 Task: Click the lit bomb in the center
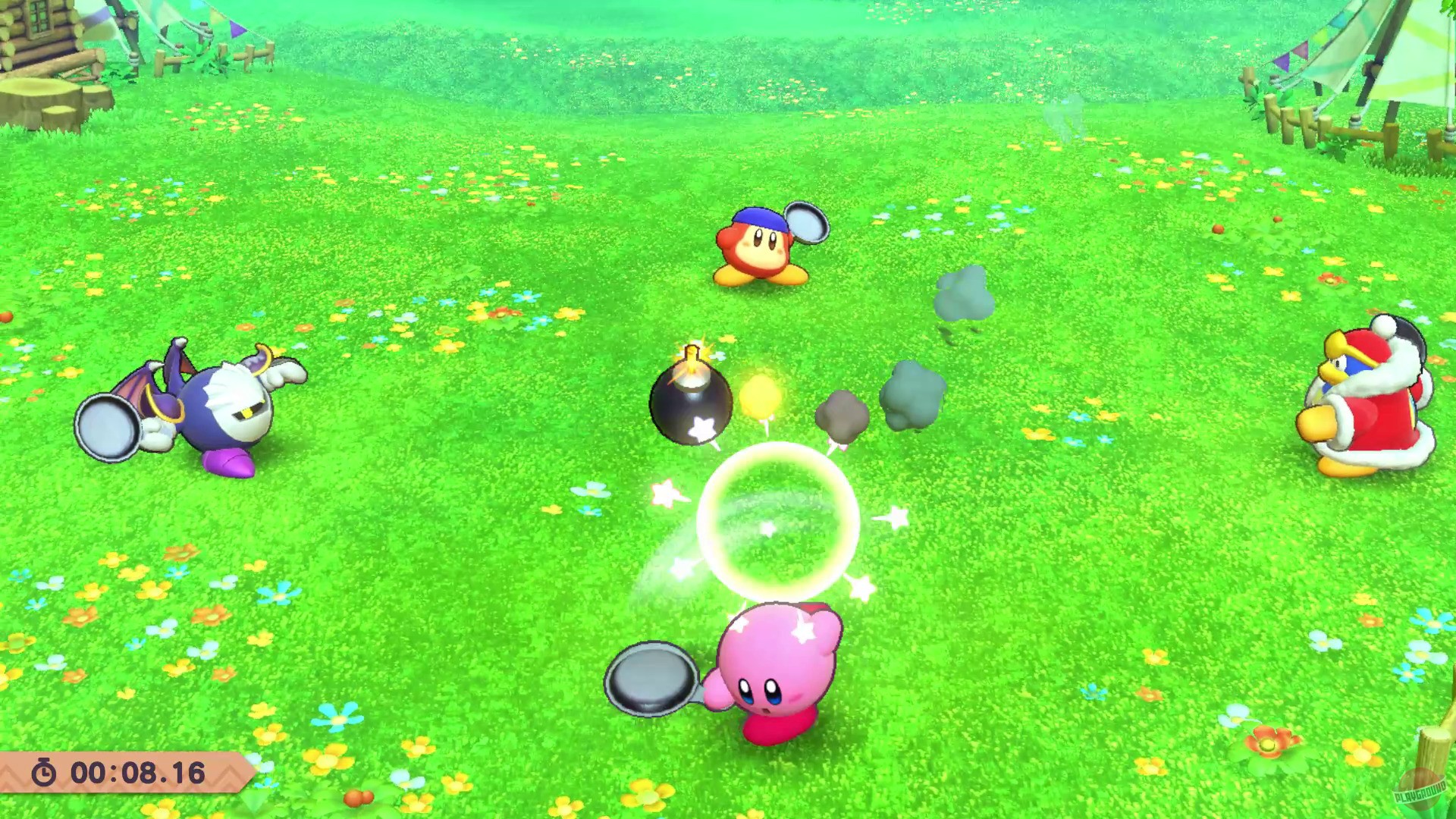690,402
